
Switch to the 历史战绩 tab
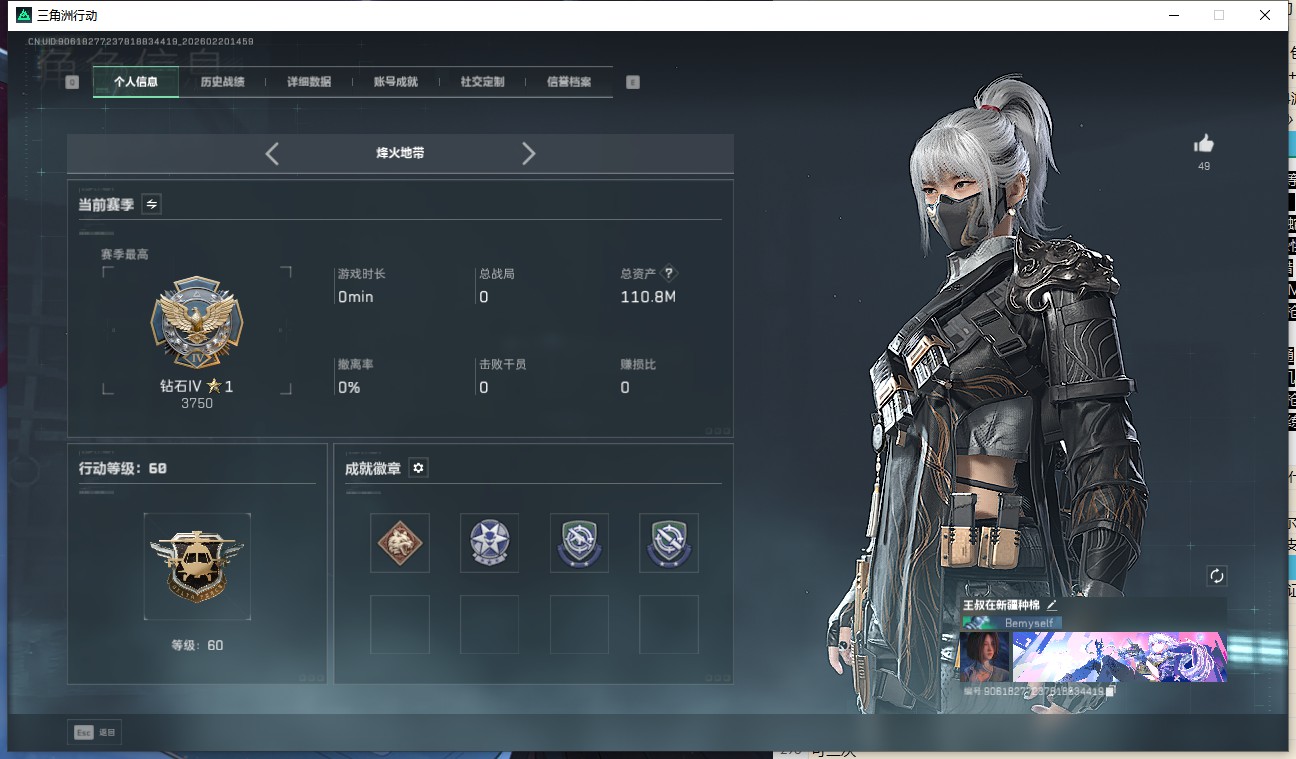coord(222,81)
